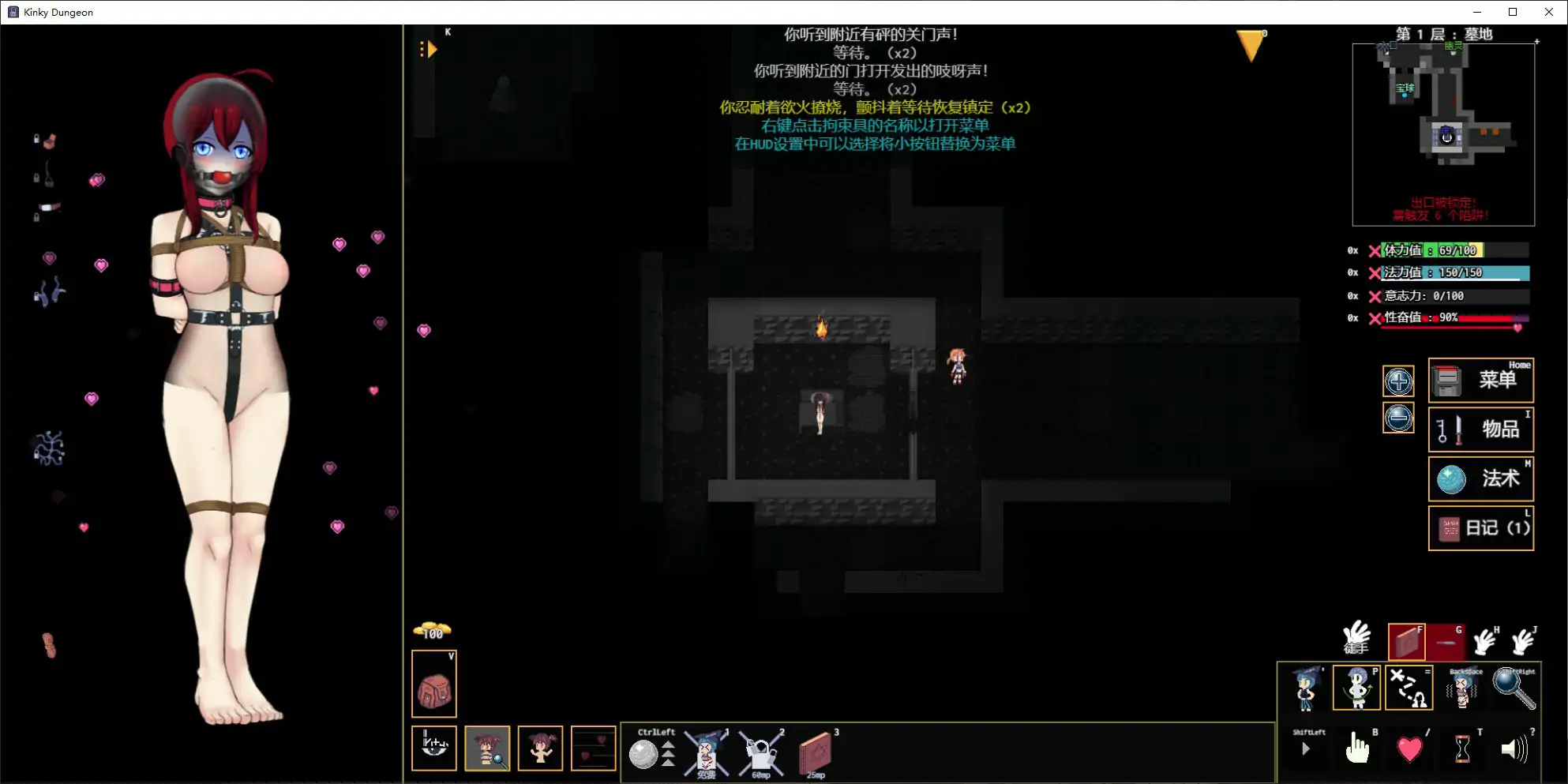
Task: Click the heart action icon in the hotbar
Action: click(x=1410, y=748)
